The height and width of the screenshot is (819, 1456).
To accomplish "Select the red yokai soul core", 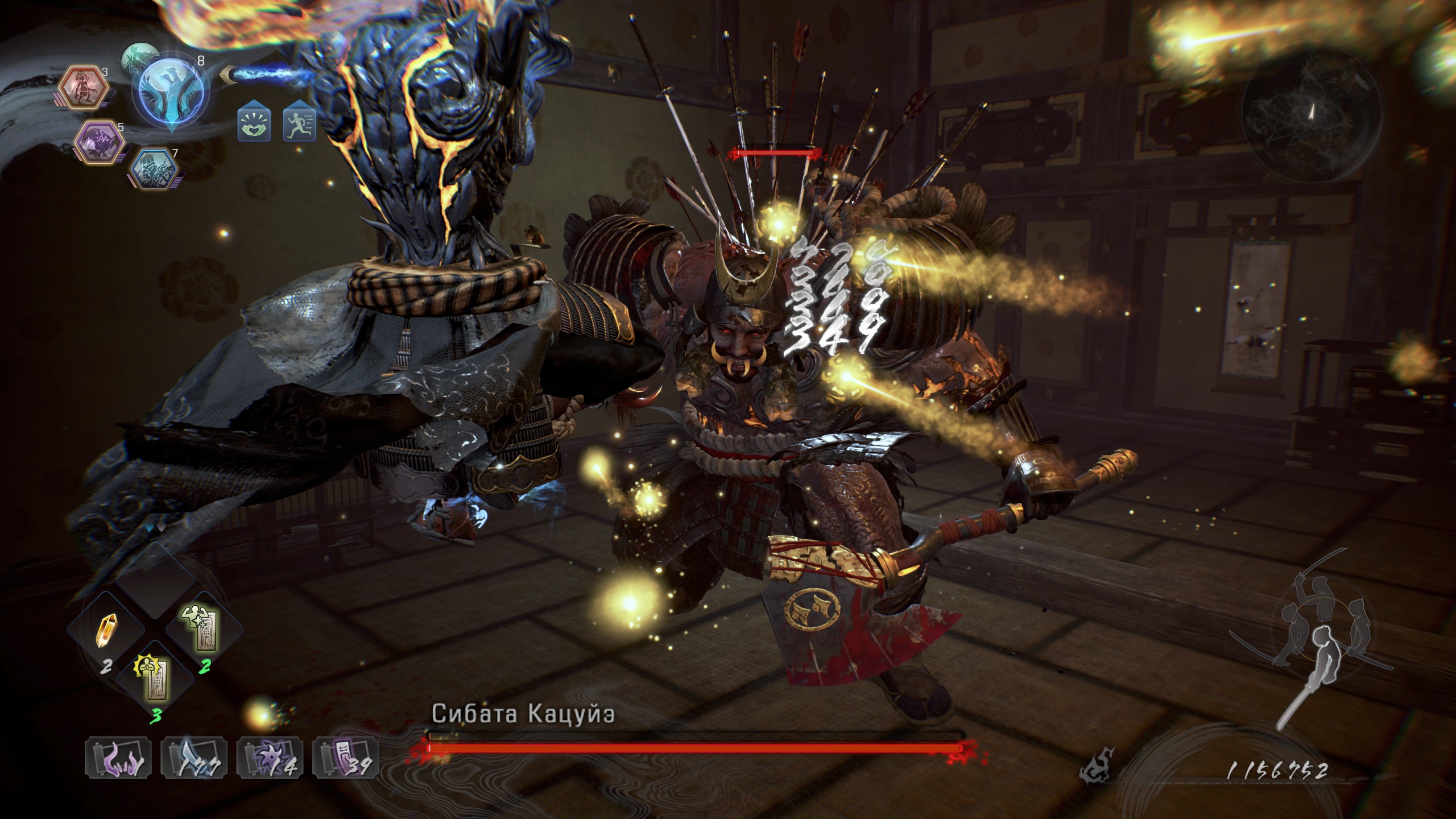I will click(x=85, y=87).
